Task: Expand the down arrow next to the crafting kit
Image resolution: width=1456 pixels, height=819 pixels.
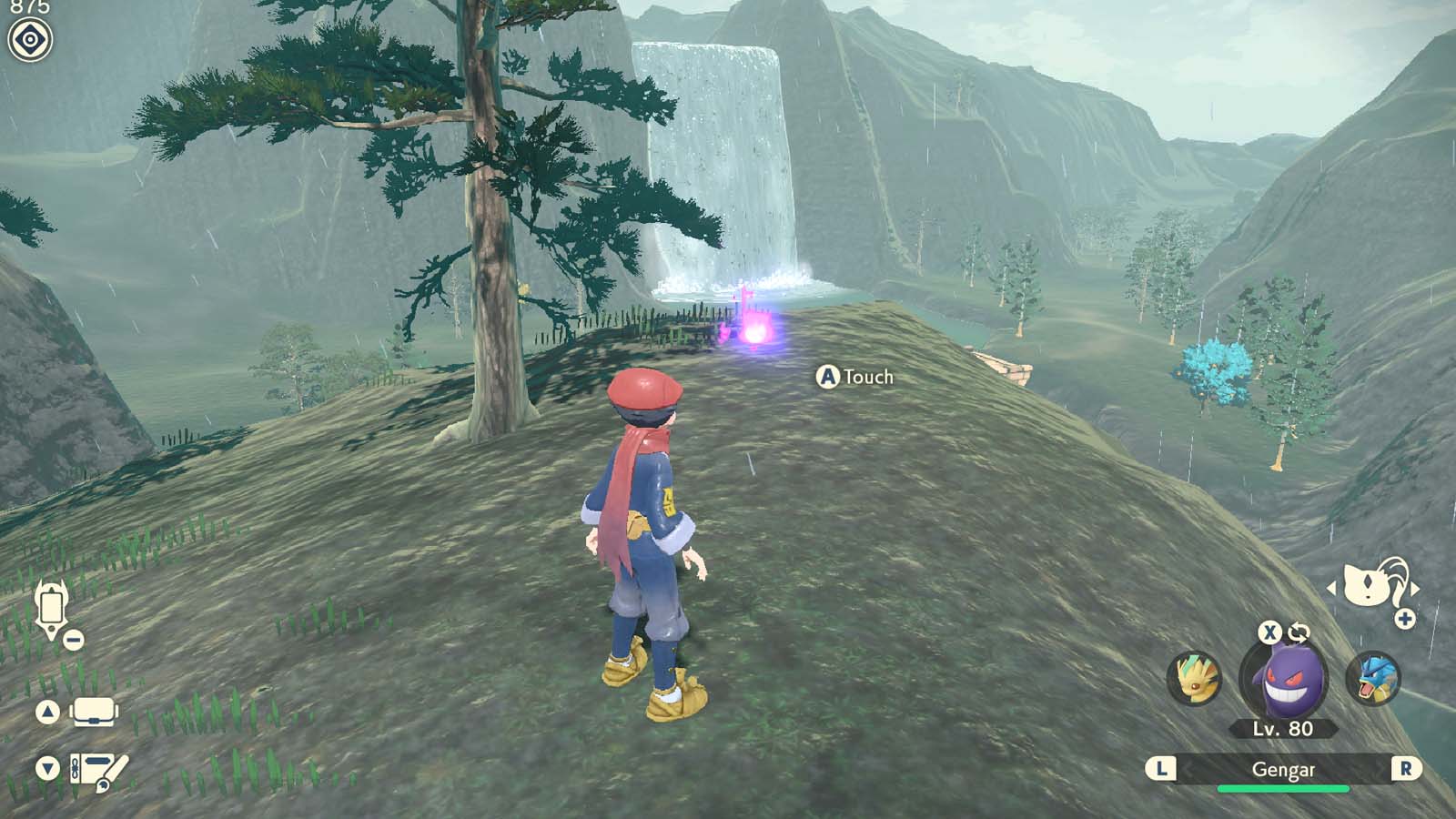Action: pyautogui.click(x=46, y=767)
